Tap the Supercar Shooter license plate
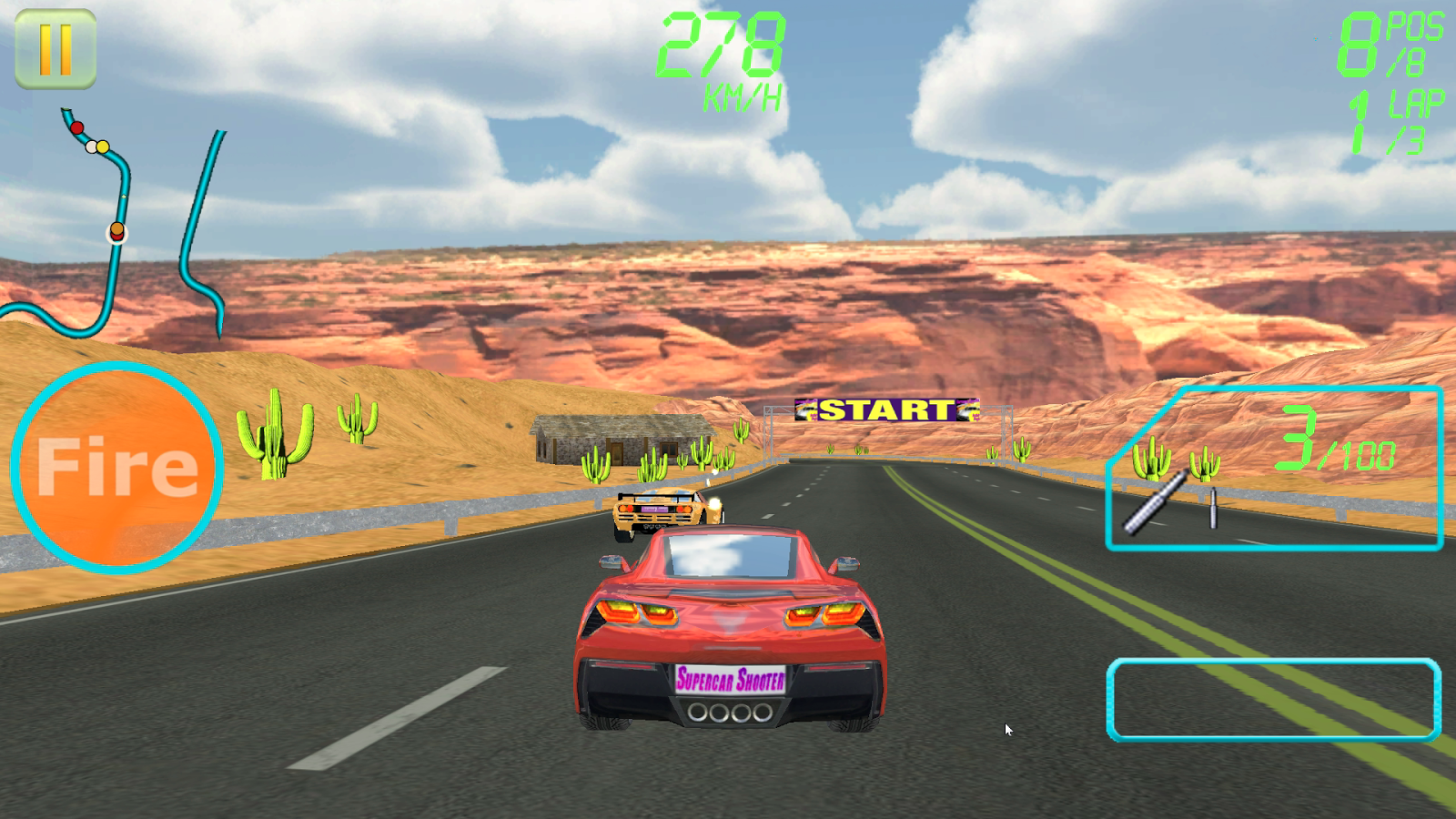Image resolution: width=1456 pixels, height=819 pixels. pyautogui.click(x=731, y=681)
